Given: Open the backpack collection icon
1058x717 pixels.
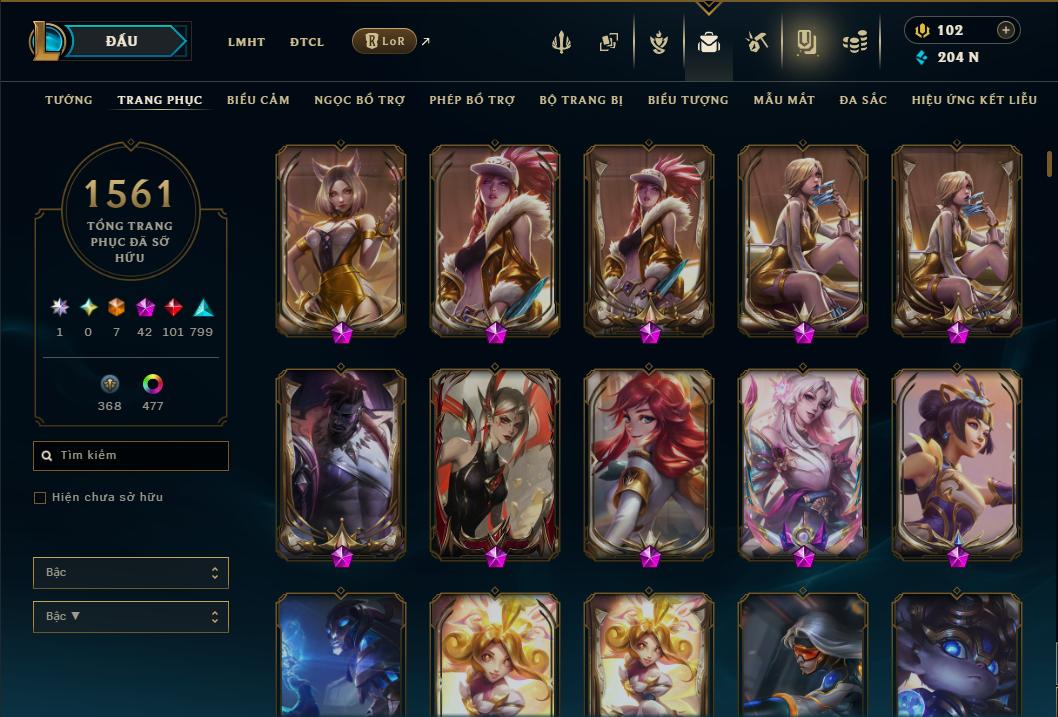Looking at the screenshot, I should tap(709, 42).
